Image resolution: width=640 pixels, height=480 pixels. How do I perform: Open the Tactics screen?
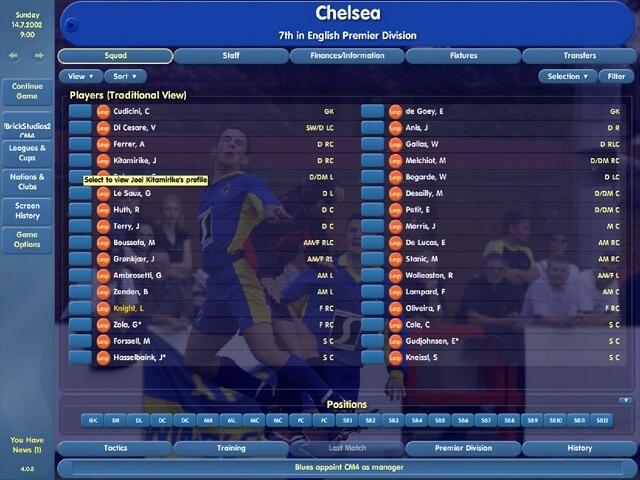[115, 448]
